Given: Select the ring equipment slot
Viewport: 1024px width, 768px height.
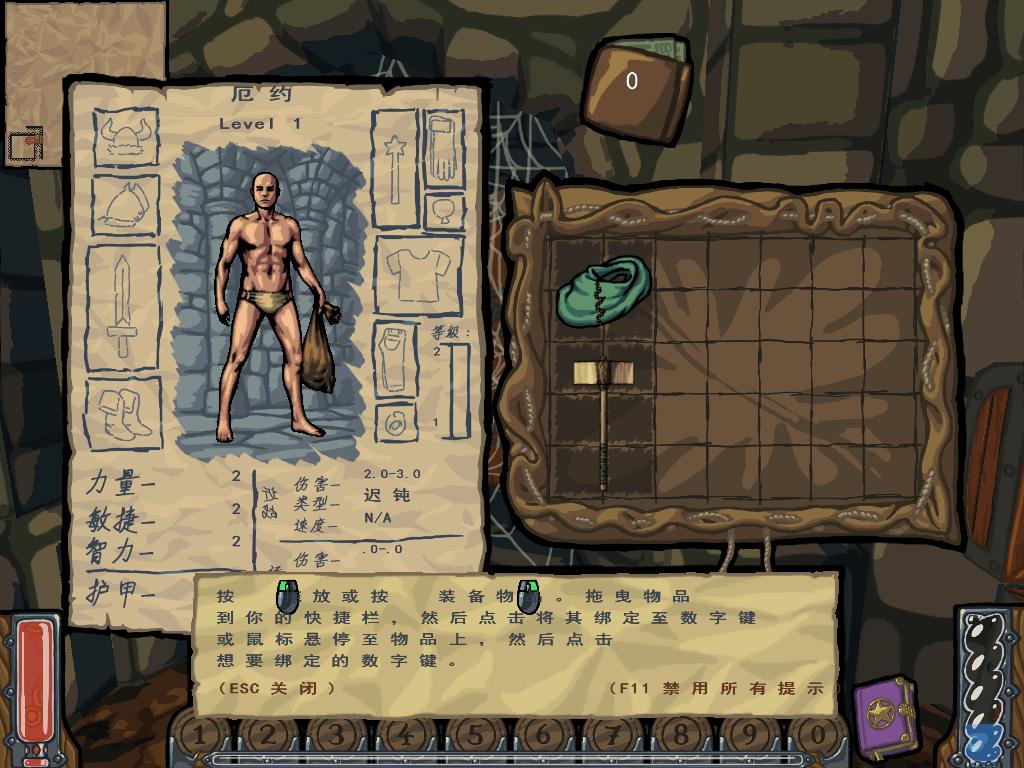Looking at the screenshot, I should click(395, 422).
